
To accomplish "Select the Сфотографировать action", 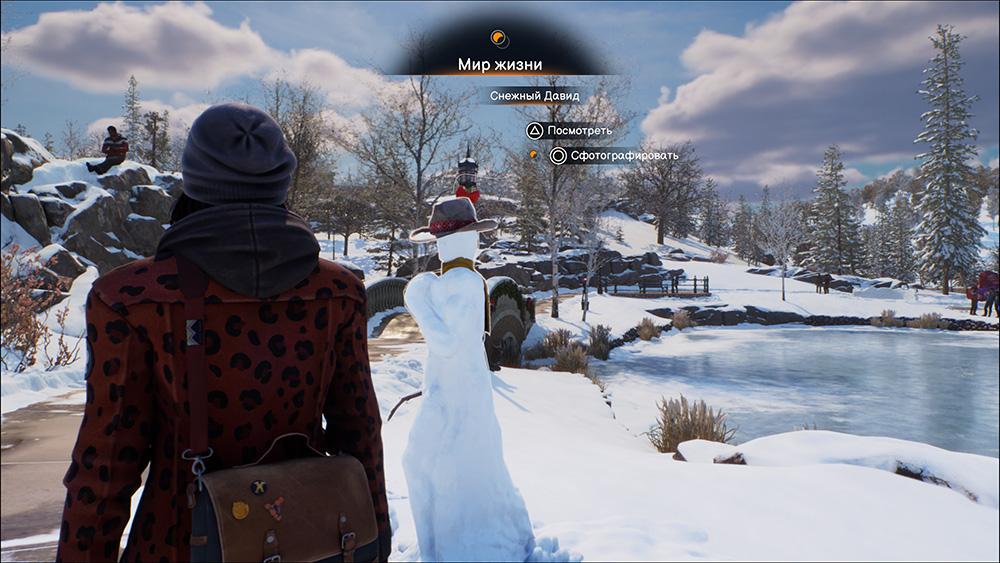I will coord(614,155).
